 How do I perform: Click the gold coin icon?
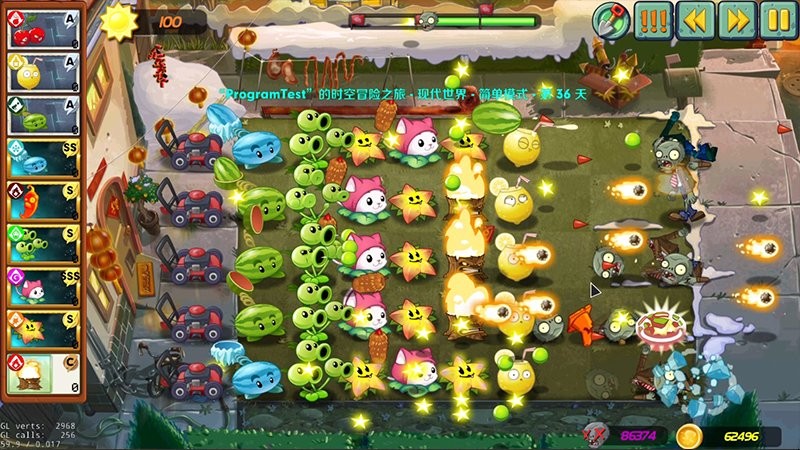coord(687,436)
